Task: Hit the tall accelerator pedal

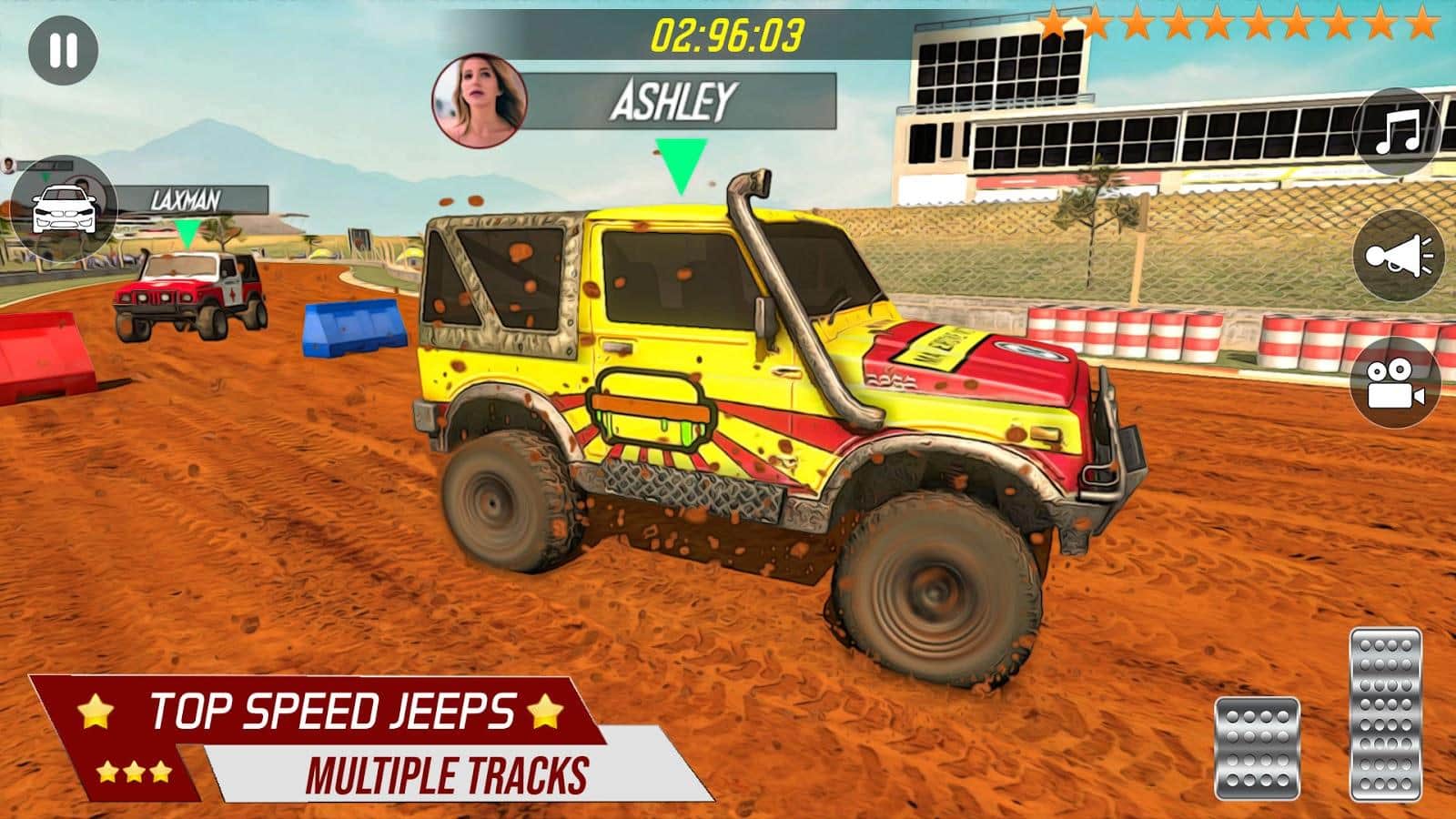Action: pos(1385,713)
